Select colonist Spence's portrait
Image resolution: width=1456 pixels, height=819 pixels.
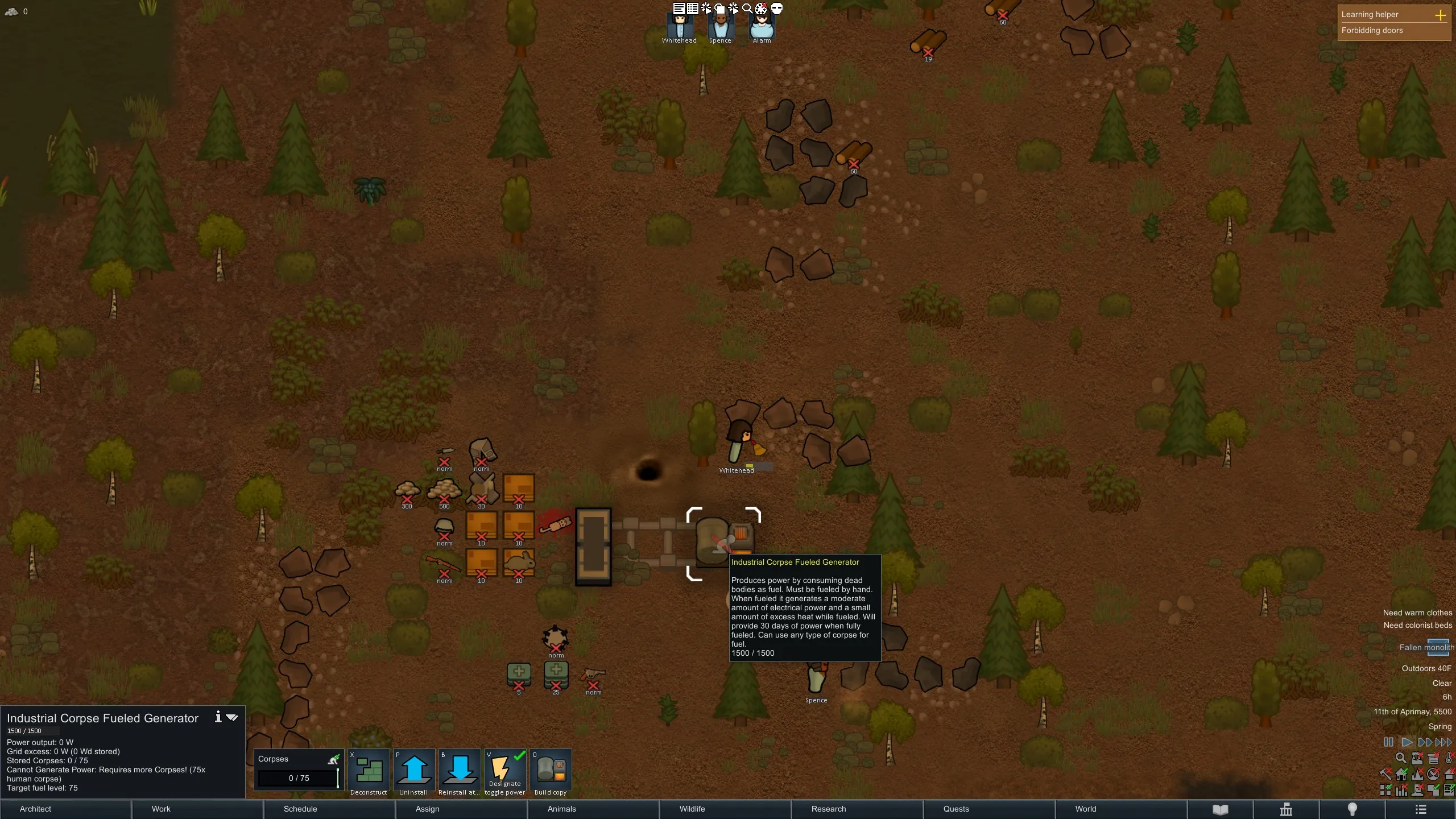point(720,26)
